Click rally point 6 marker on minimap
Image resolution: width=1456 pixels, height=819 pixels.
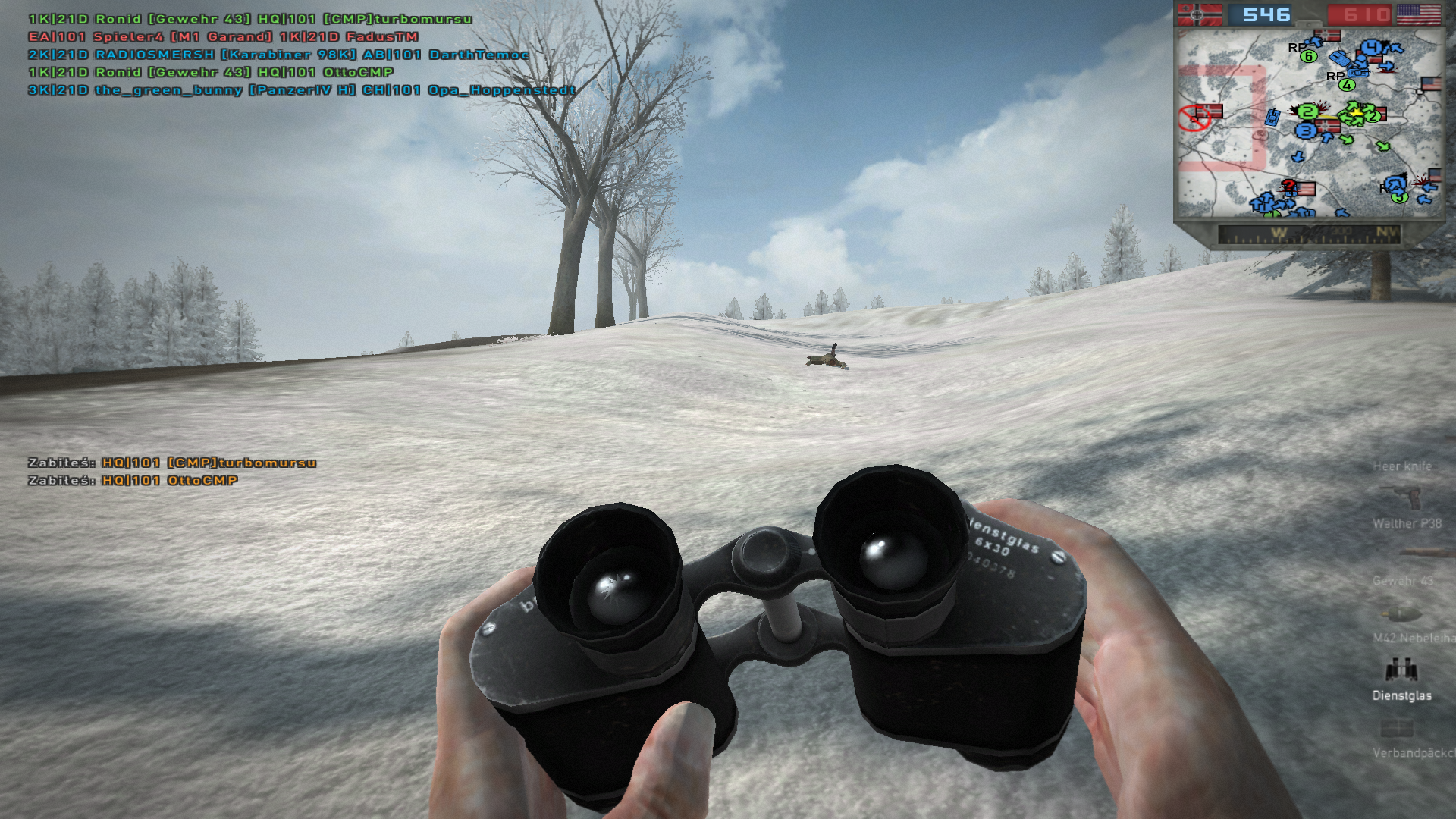1308,56
